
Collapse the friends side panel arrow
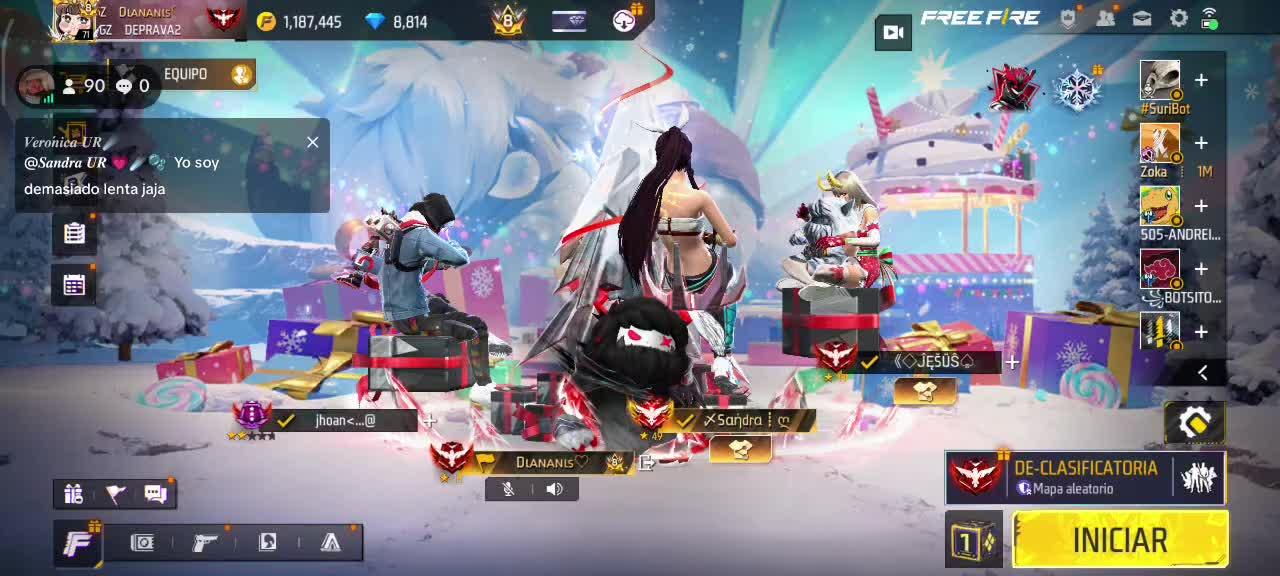tap(1203, 373)
